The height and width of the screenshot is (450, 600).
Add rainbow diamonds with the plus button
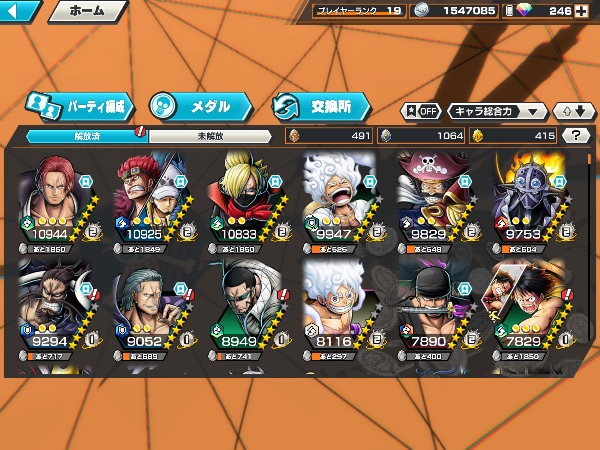(581, 11)
